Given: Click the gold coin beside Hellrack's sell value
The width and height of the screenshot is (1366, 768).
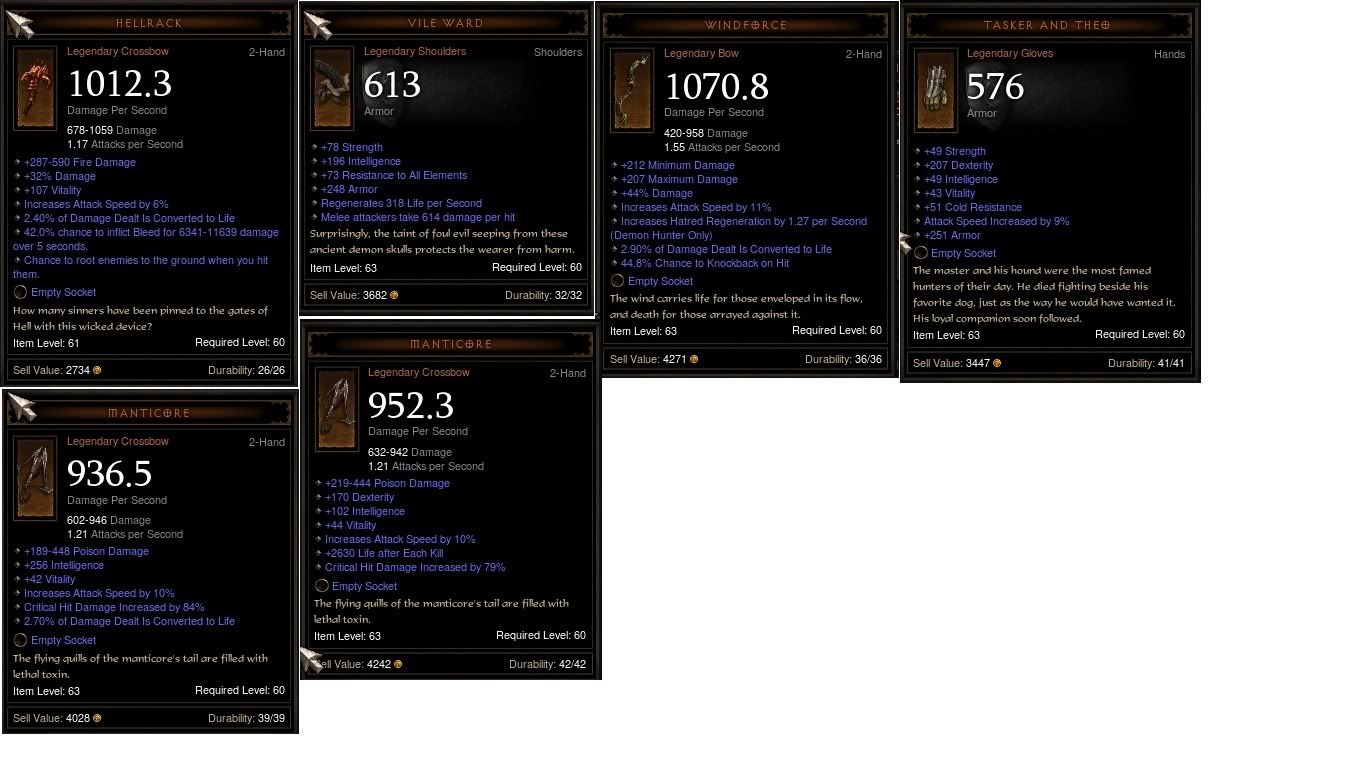Looking at the screenshot, I should 98,370.
